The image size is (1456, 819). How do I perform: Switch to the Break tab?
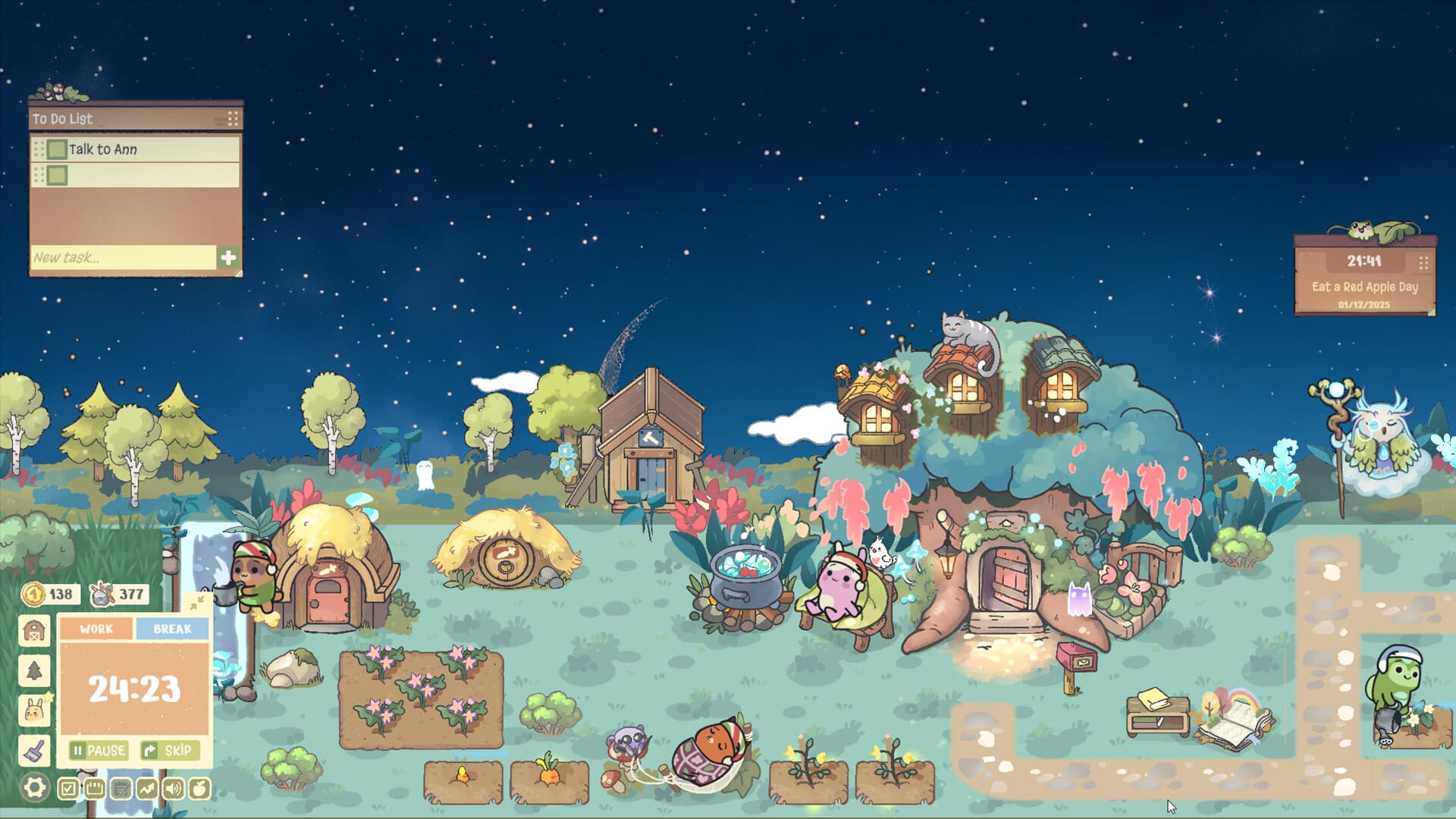point(174,629)
